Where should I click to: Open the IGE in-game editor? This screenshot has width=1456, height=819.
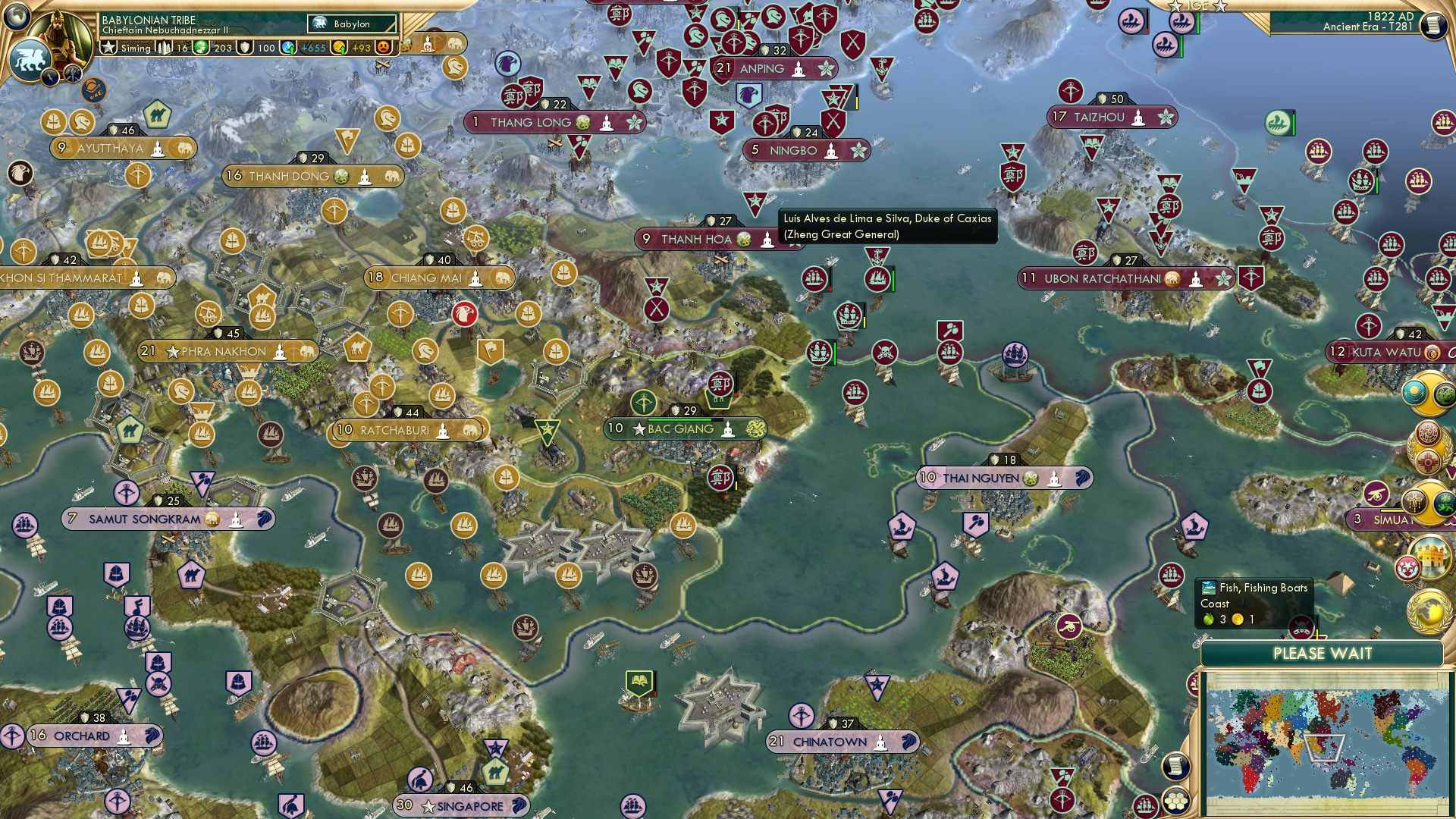click(x=1198, y=6)
